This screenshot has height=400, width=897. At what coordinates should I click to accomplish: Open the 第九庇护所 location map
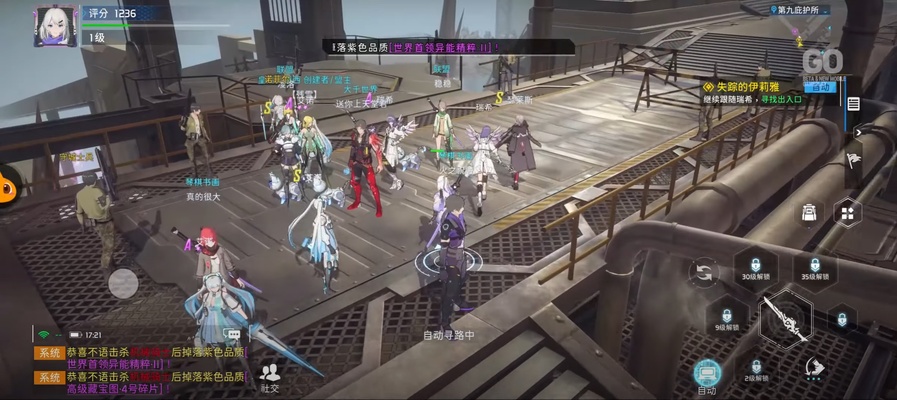click(x=799, y=10)
